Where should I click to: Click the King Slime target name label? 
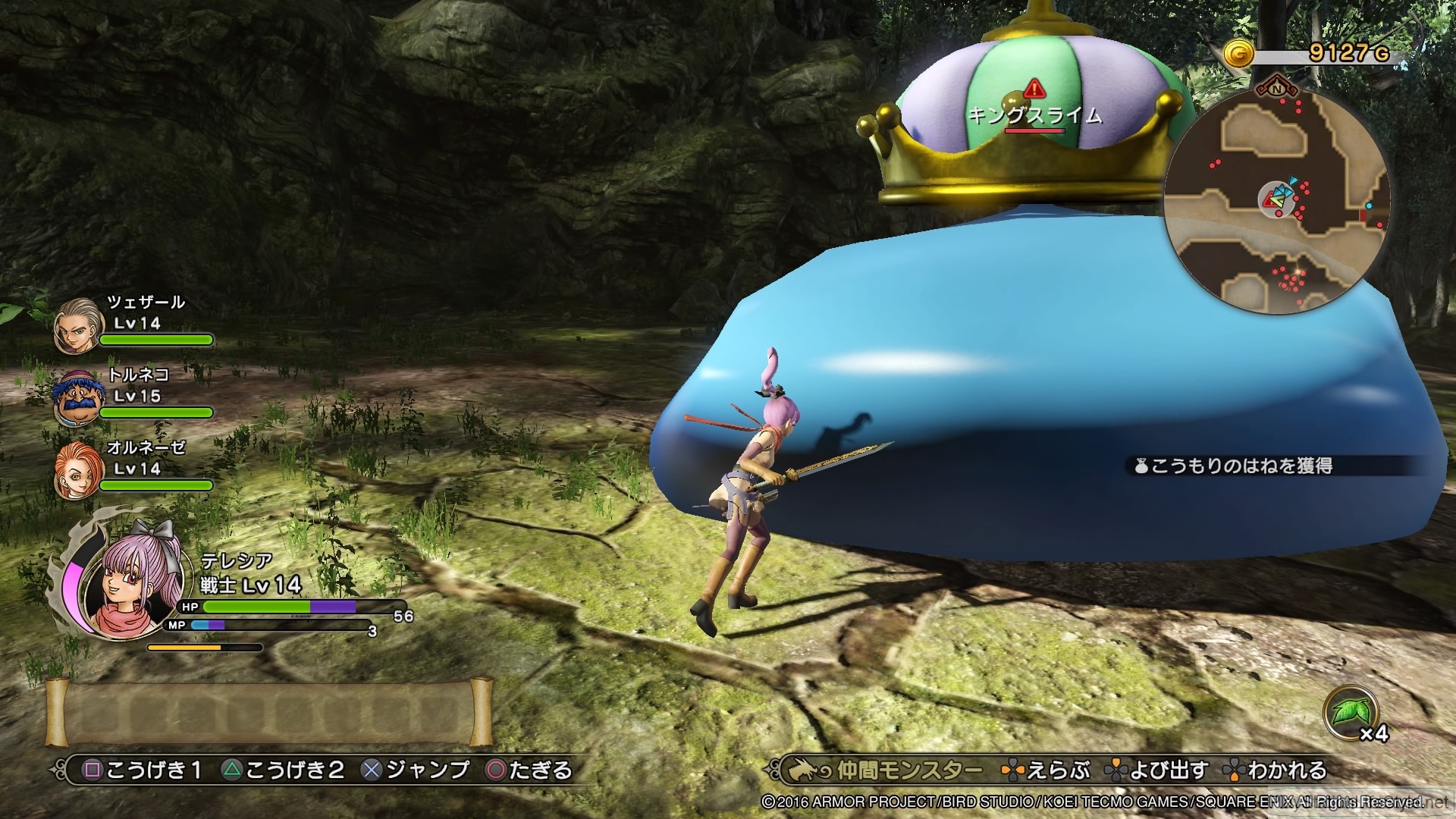tap(1034, 115)
